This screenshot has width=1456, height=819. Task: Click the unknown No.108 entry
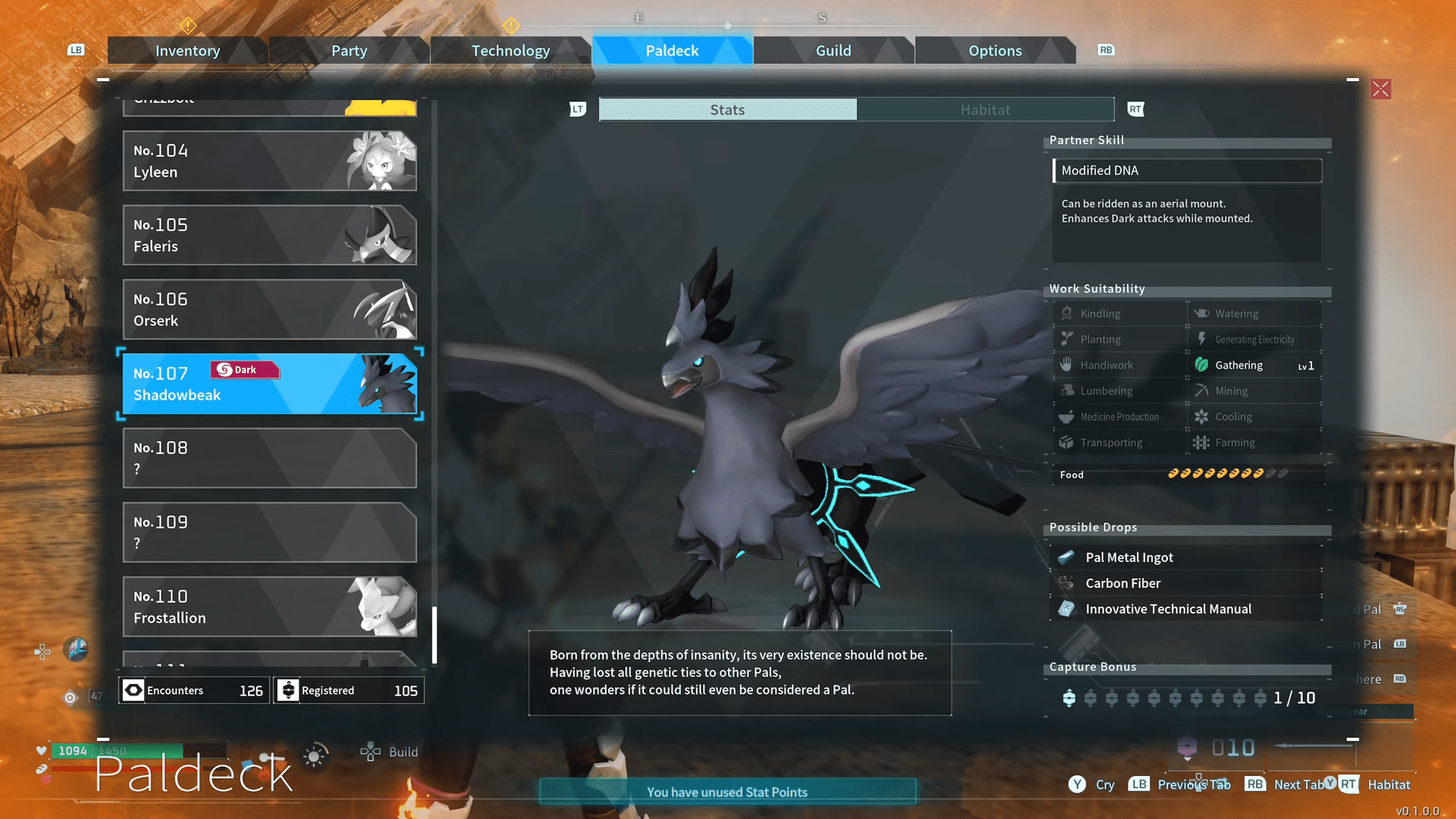[269, 458]
